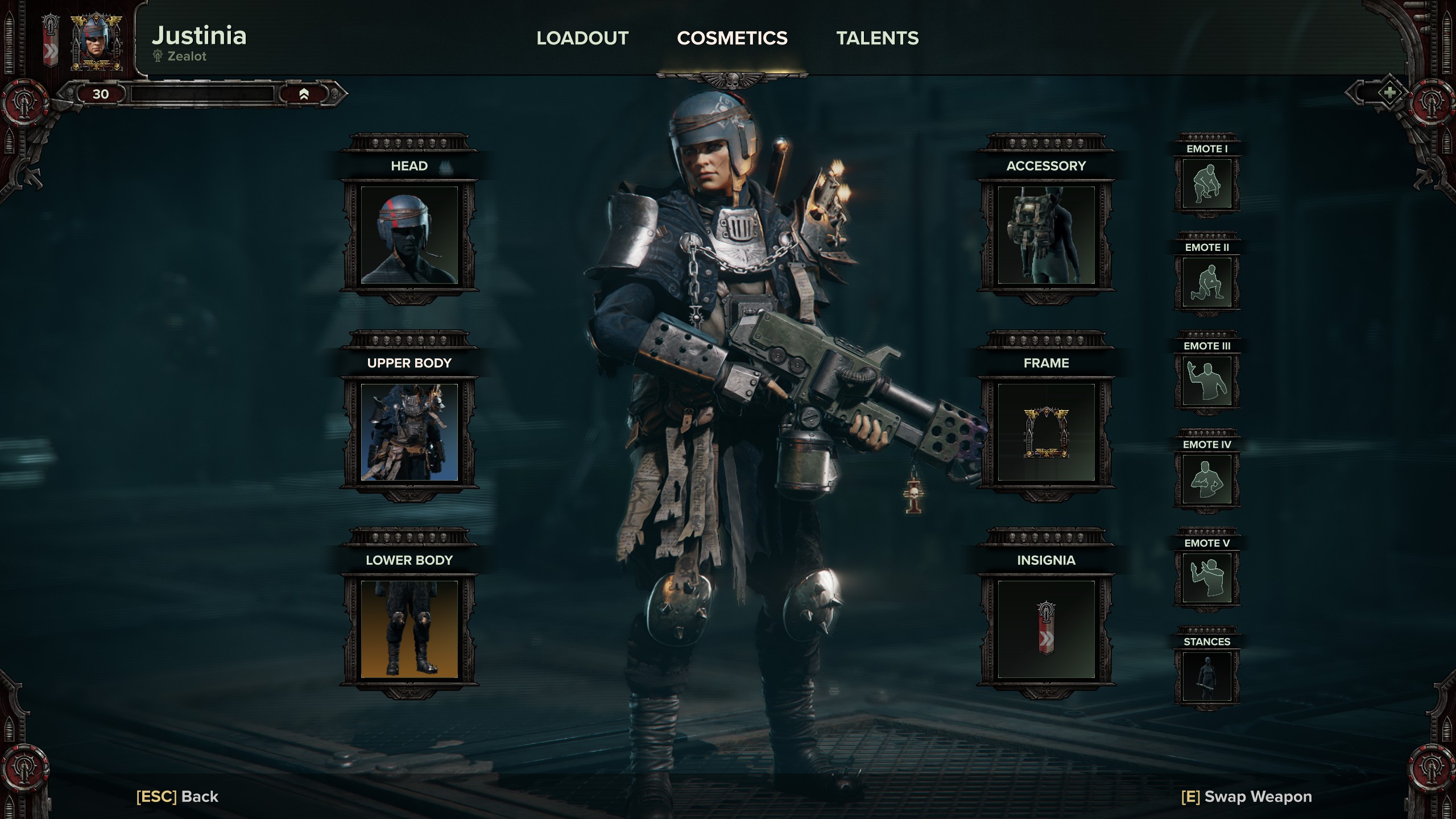
Task: Pick the portrait Frame slot
Action: tap(1046, 432)
